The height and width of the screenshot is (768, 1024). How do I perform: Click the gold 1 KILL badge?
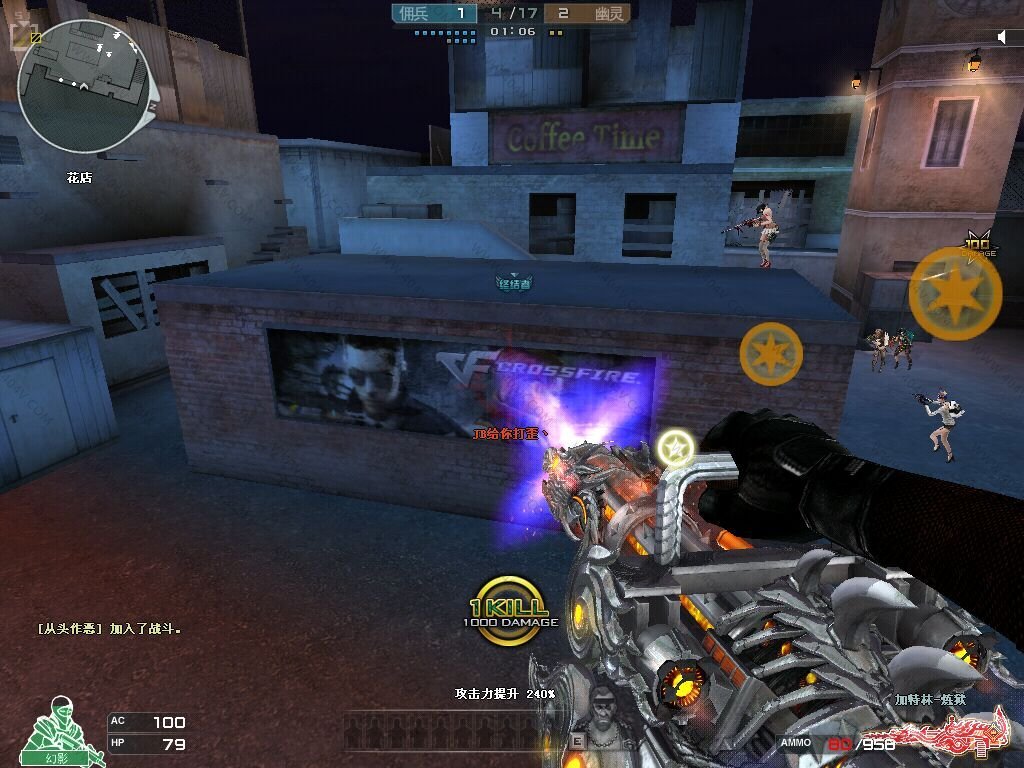pyautogui.click(x=510, y=603)
